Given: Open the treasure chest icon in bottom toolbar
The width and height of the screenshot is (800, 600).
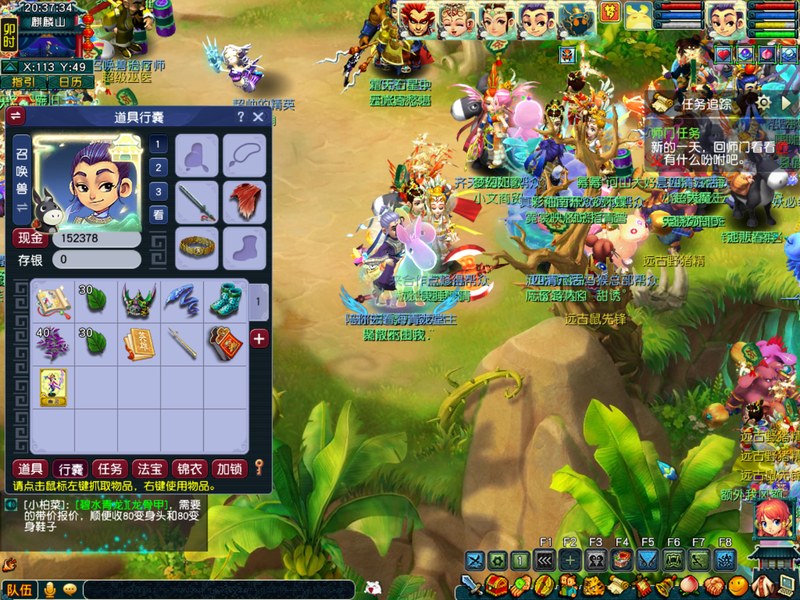Looking at the screenshot, I should click(497, 586).
